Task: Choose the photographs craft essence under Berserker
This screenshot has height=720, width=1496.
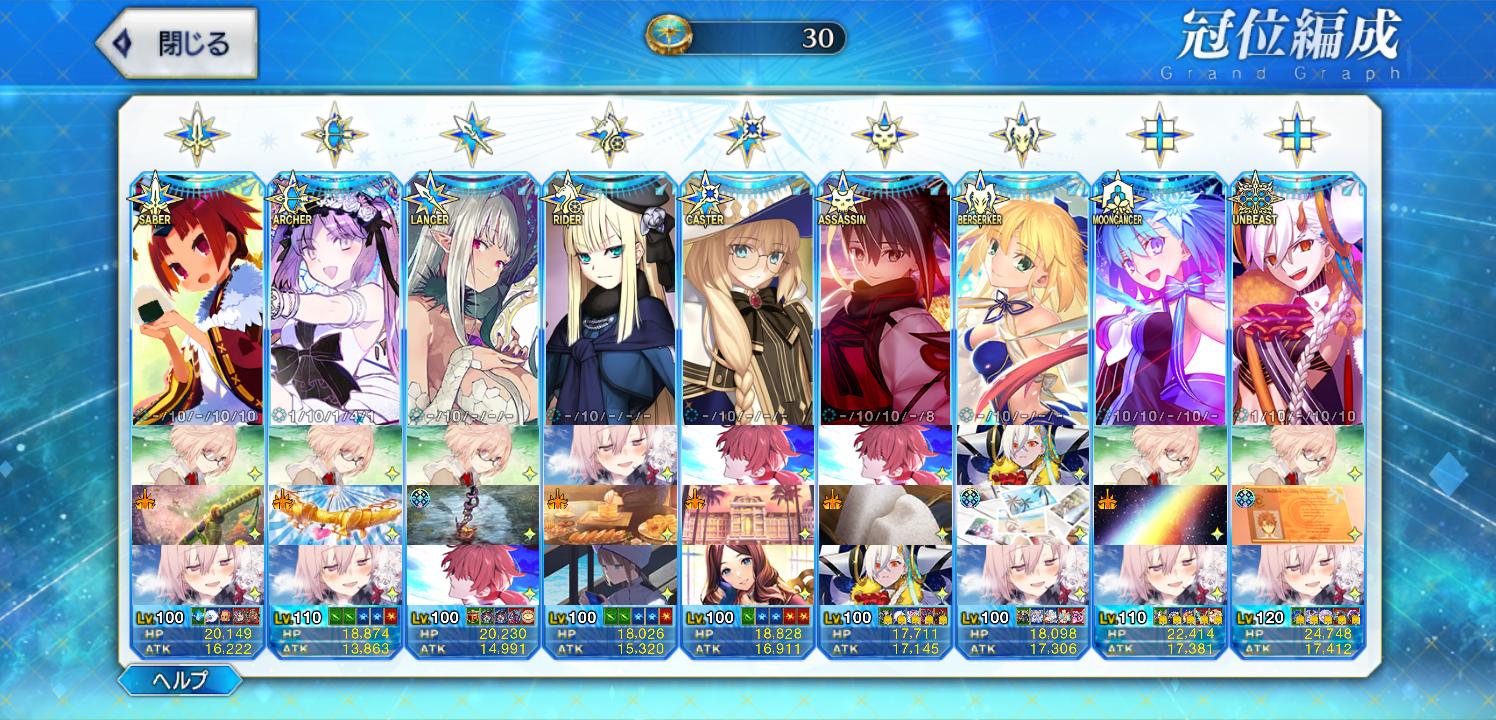Action: coord(1022,515)
